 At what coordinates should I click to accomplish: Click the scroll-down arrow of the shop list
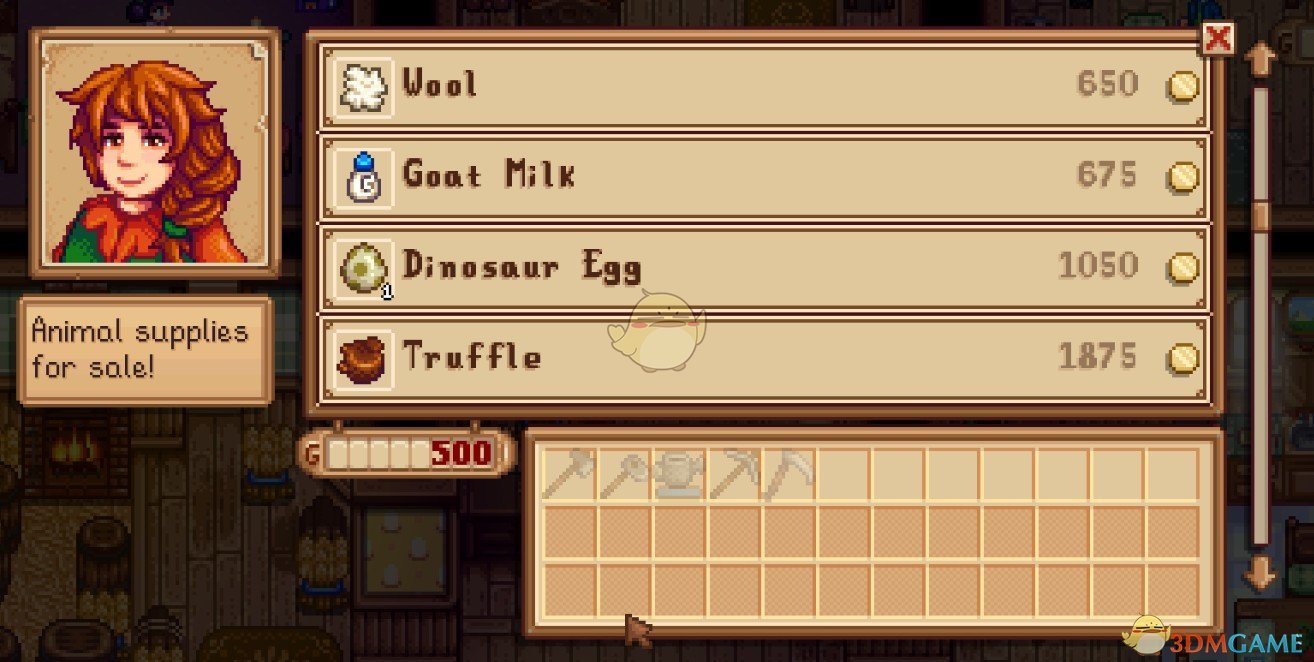[x=1260, y=573]
